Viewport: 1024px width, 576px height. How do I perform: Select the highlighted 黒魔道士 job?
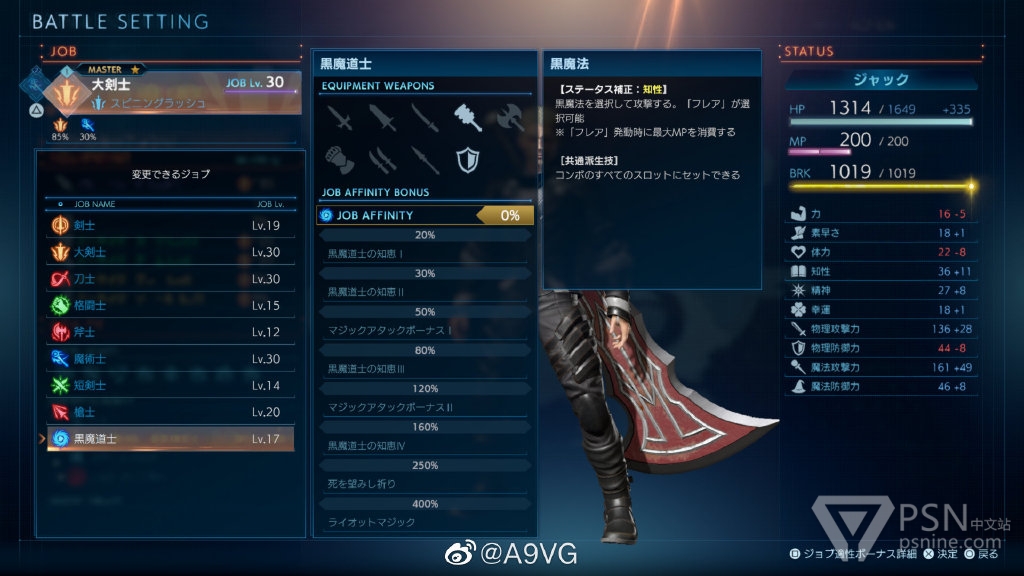point(170,439)
